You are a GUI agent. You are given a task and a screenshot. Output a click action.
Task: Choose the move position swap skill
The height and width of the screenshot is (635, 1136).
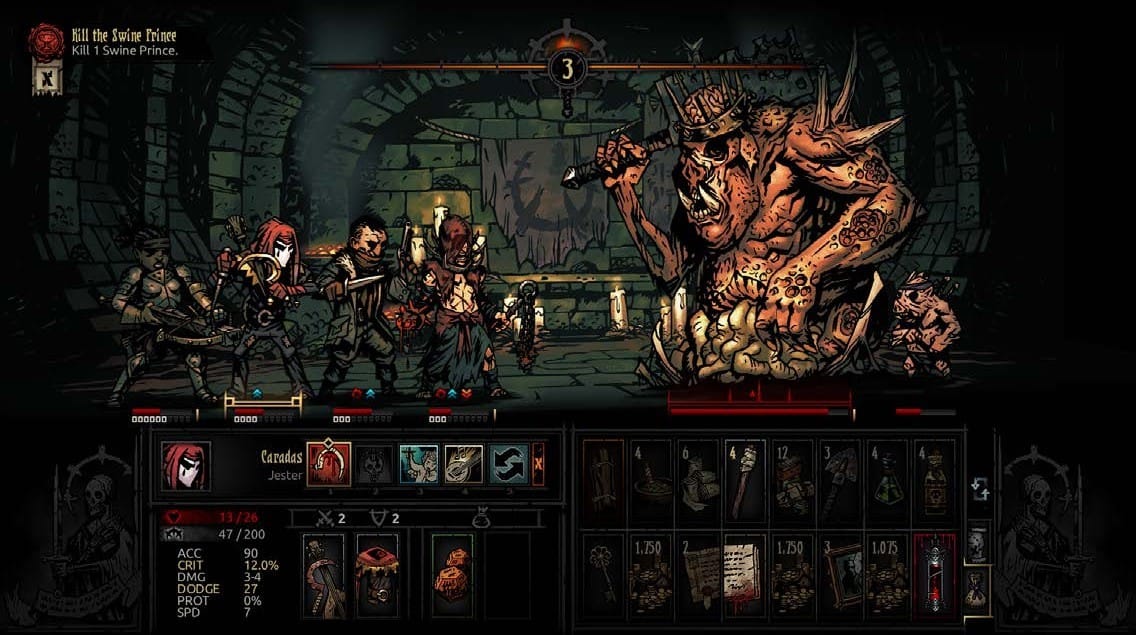click(x=509, y=464)
